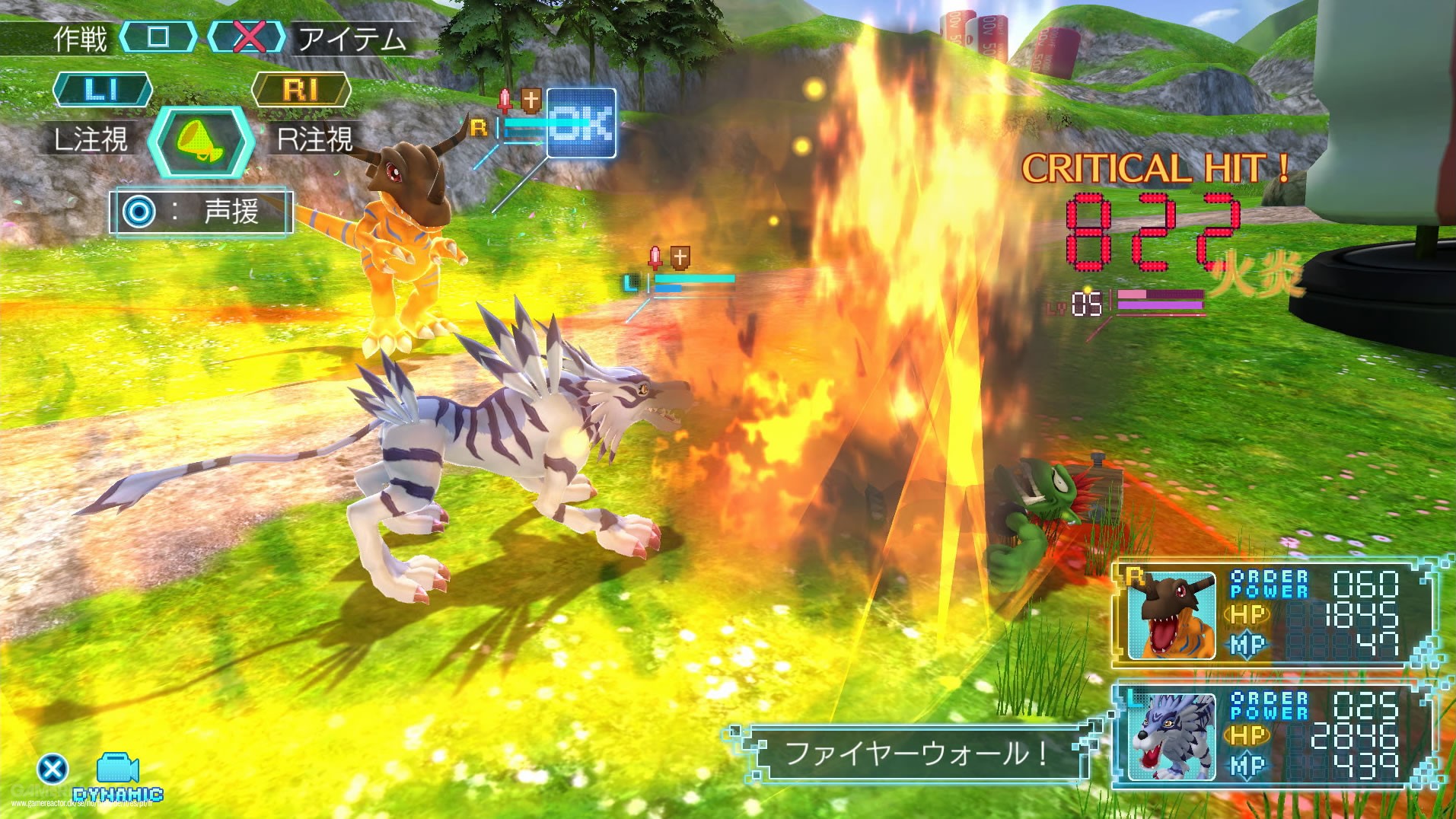Open the アイテム item menu

[x=352, y=37]
